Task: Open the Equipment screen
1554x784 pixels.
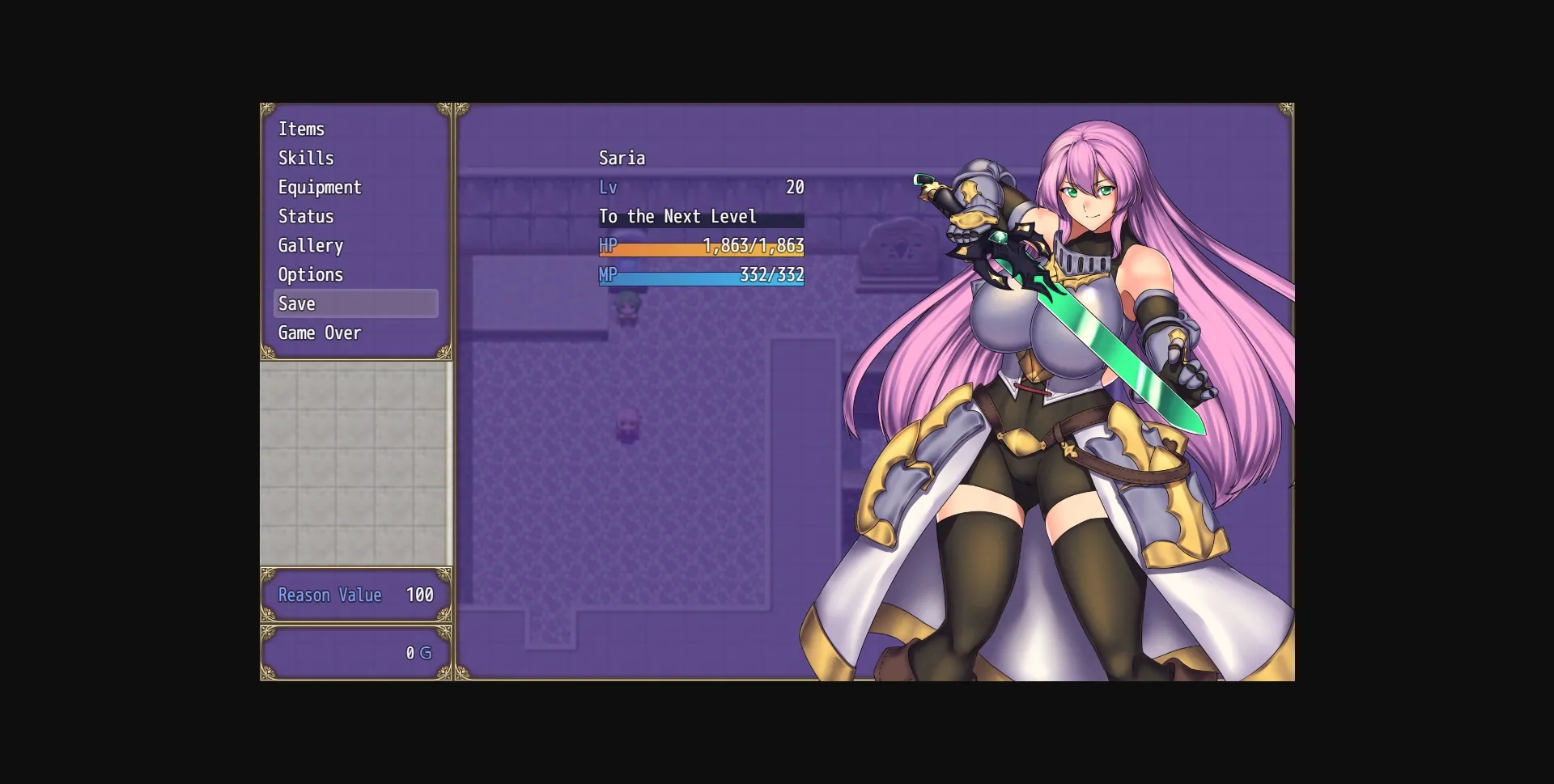Action: pyautogui.click(x=320, y=187)
